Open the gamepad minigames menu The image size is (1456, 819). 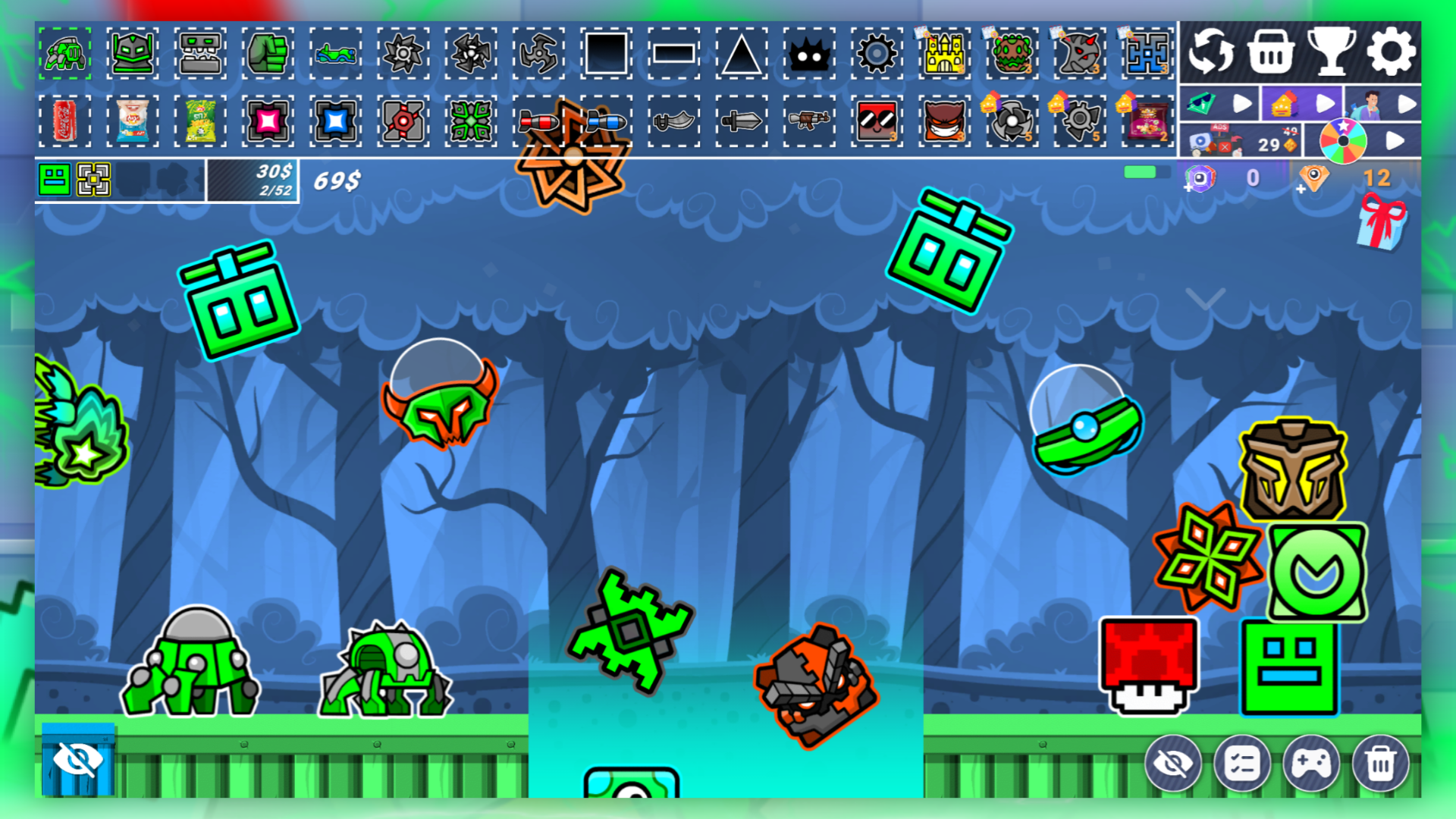point(1312,764)
